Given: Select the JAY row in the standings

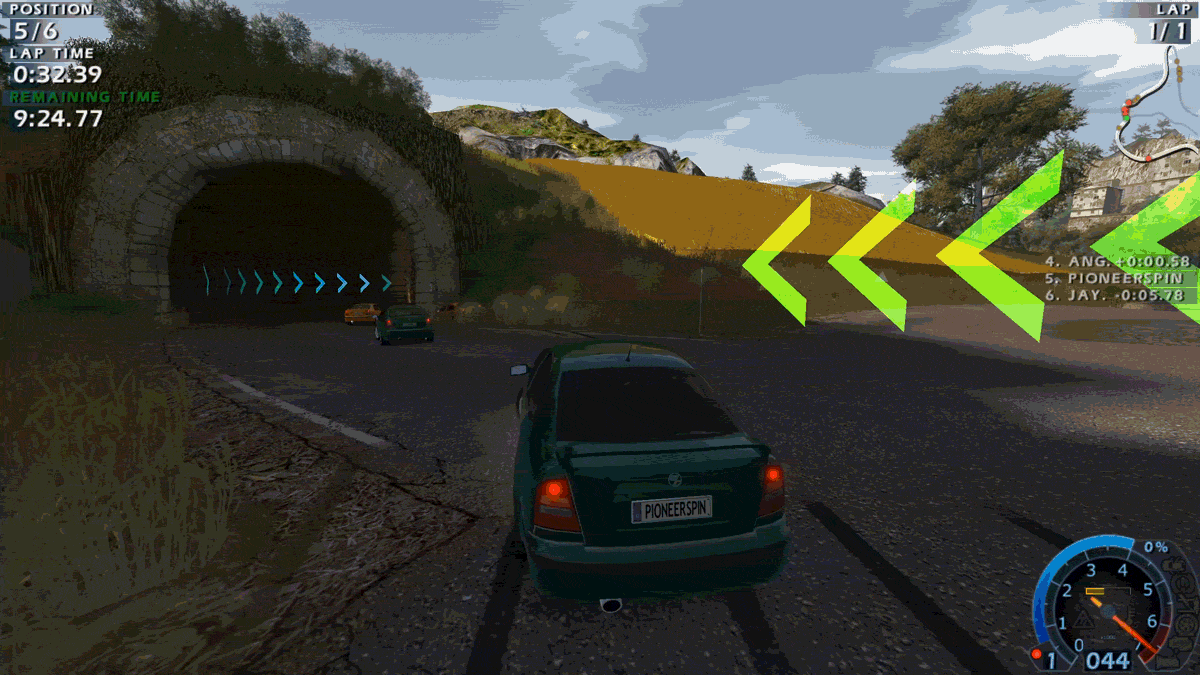Looking at the screenshot, I should click(x=1120, y=295).
